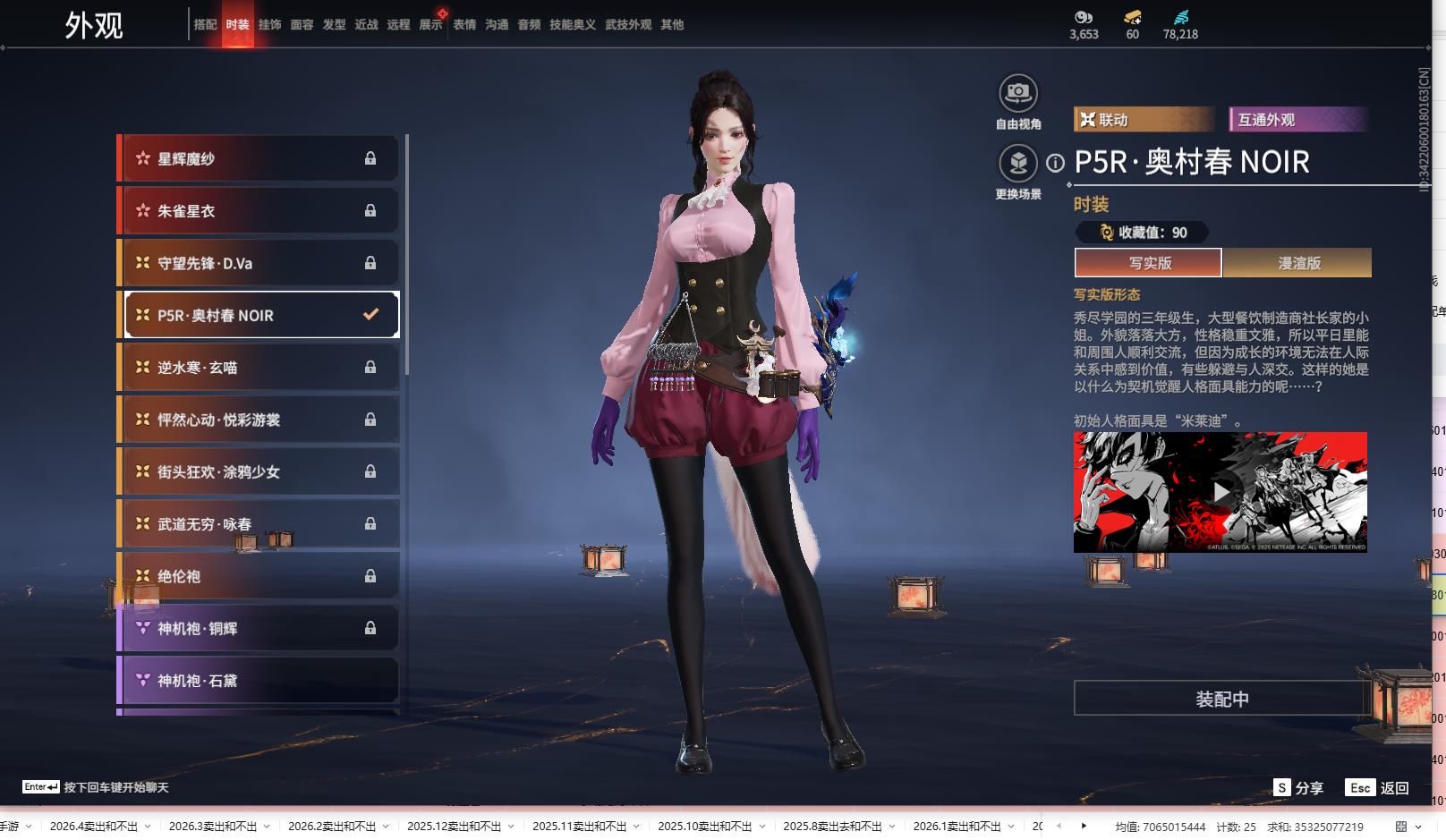The height and width of the screenshot is (840, 1446).
Task: Share the outfit with 分享
Action: tap(1298, 788)
